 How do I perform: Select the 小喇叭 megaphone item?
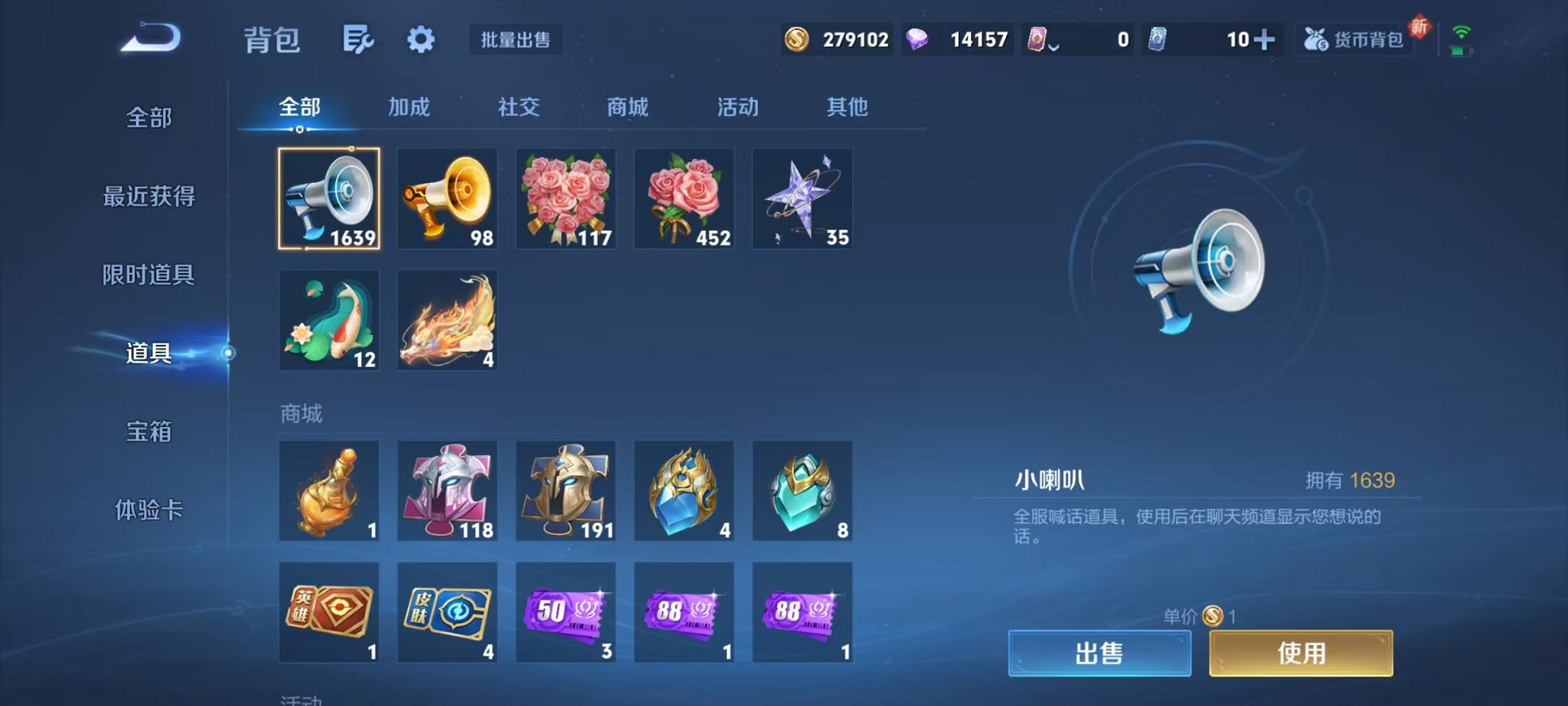click(x=329, y=198)
